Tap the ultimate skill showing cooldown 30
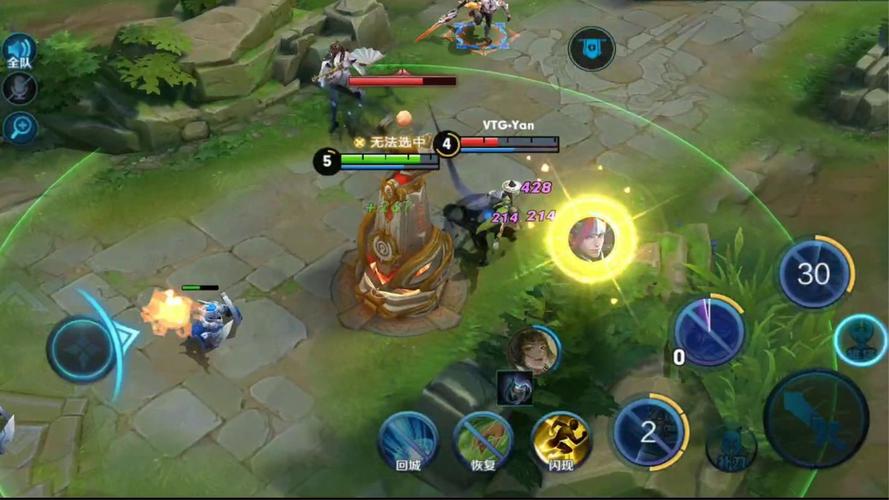889x500 pixels. pos(814,273)
